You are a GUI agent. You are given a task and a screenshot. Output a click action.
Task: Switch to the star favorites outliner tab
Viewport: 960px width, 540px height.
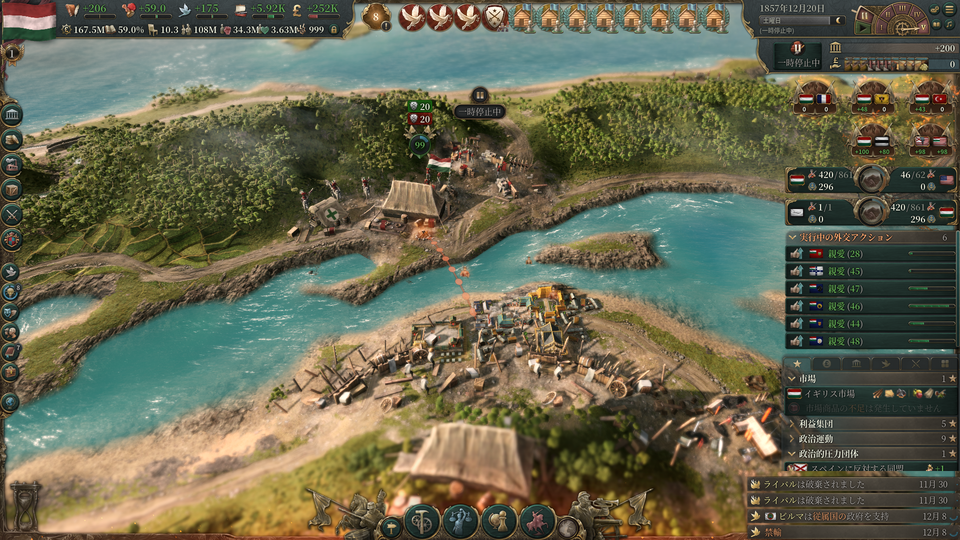coord(797,363)
